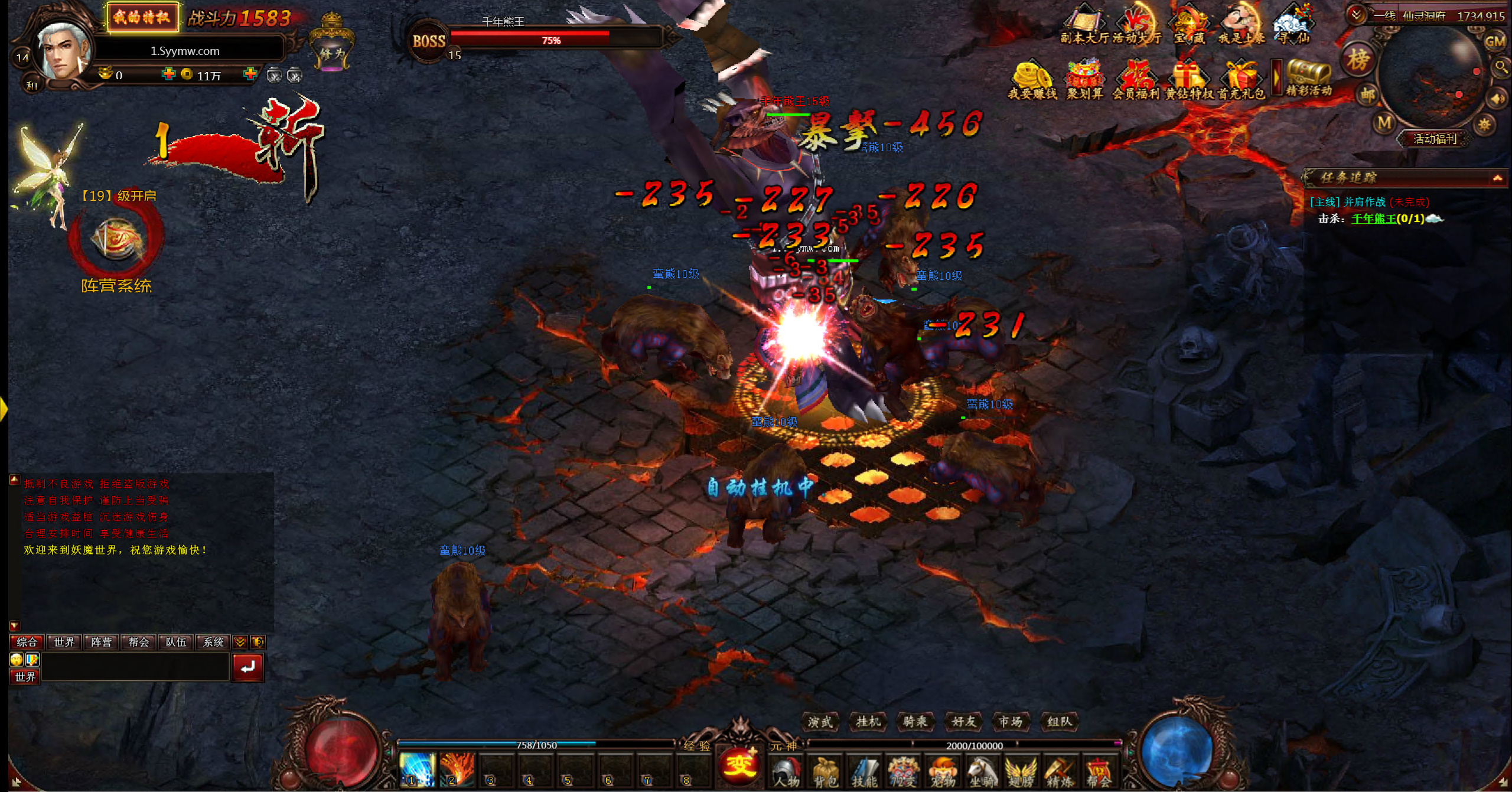Open the 副本大厅 dungeon hall scroll
The image size is (1512, 792).
click(1083, 25)
